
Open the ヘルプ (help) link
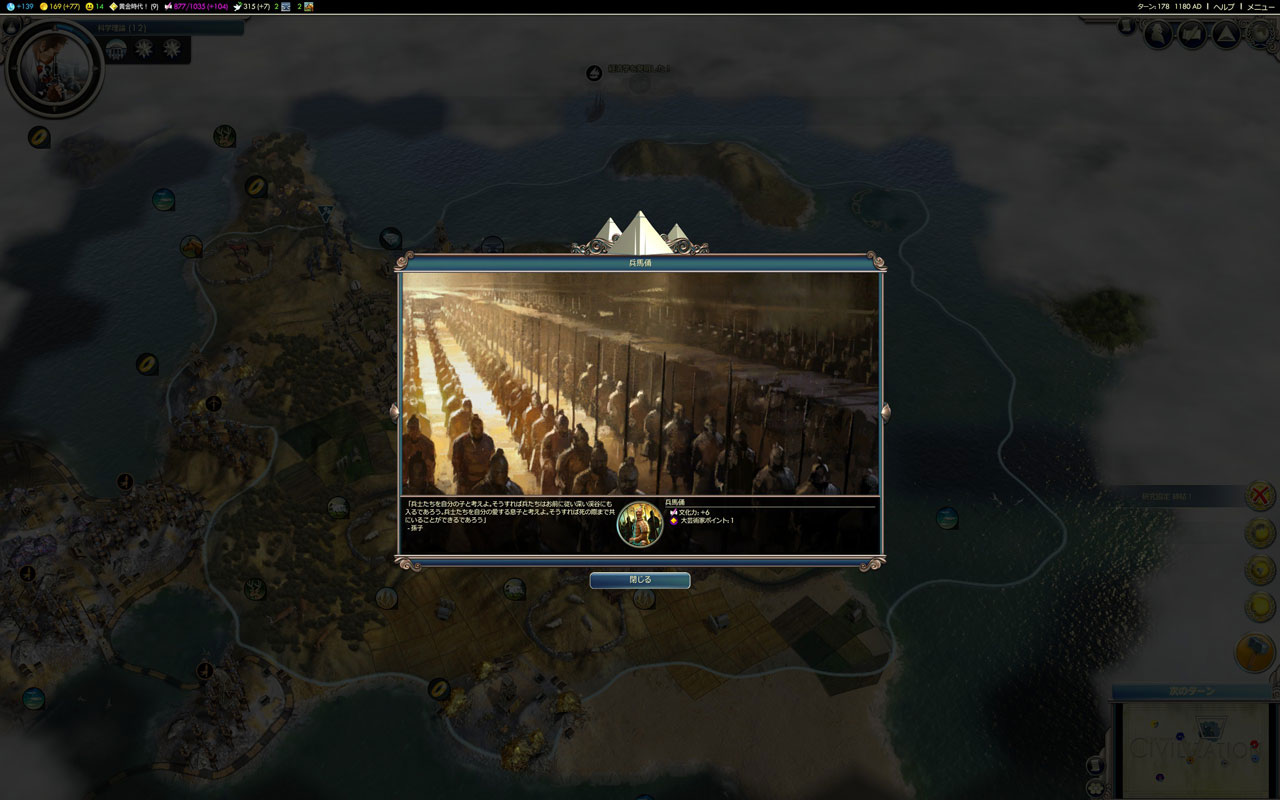pyautogui.click(x=1224, y=6)
